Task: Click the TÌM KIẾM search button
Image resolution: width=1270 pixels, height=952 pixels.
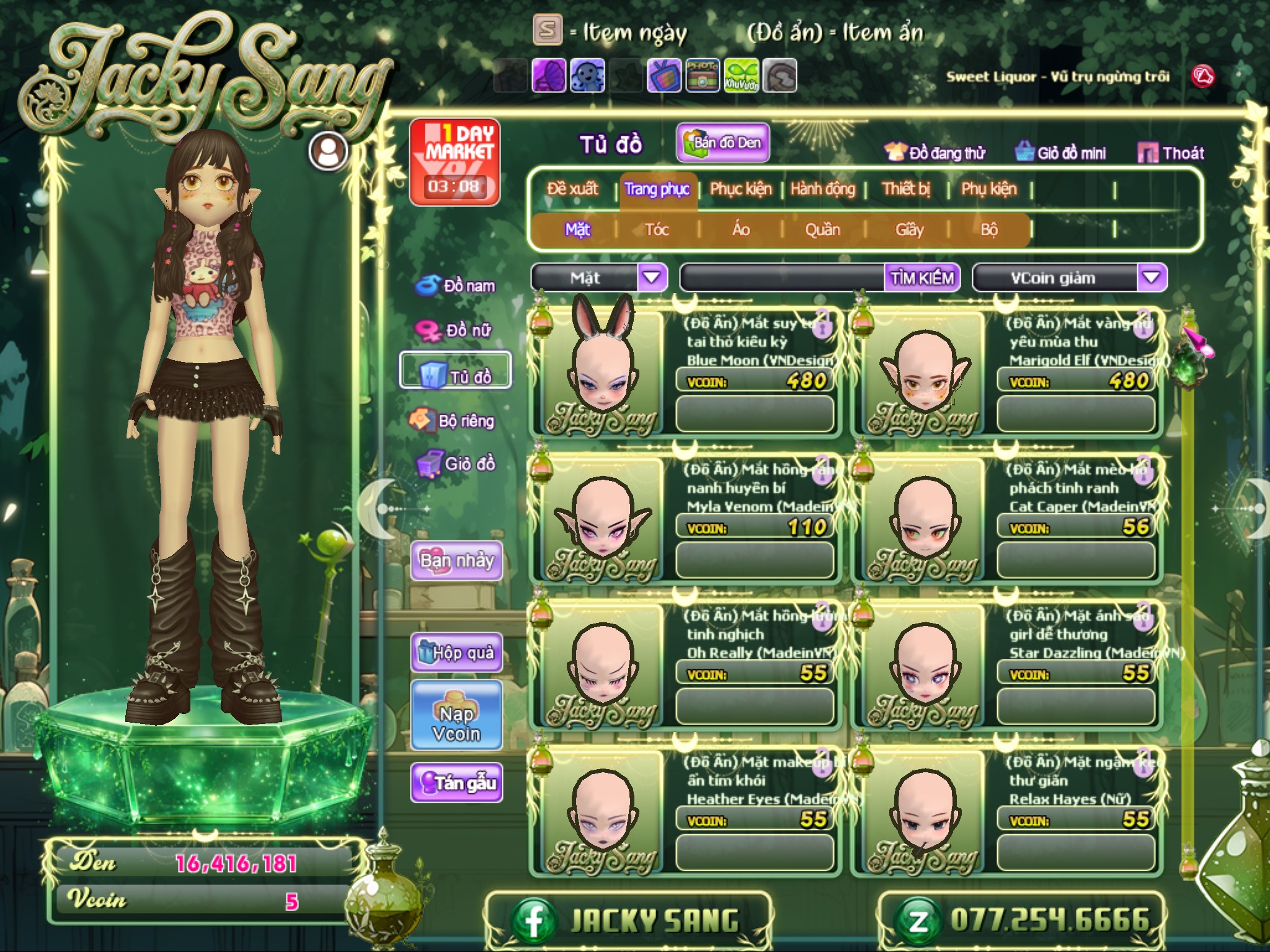Action: [922, 278]
